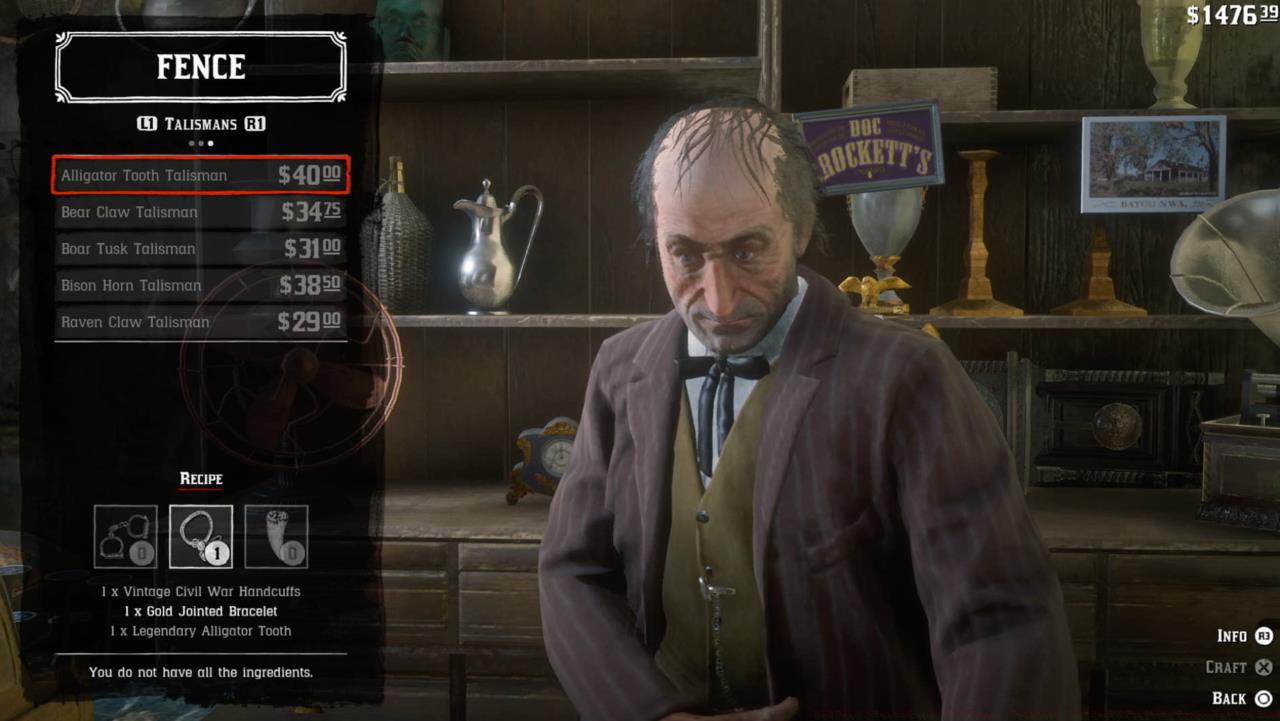Image resolution: width=1280 pixels, height=721 pixels.
Task: Choose the Bear Claw Talisman row
Action: 200,212
